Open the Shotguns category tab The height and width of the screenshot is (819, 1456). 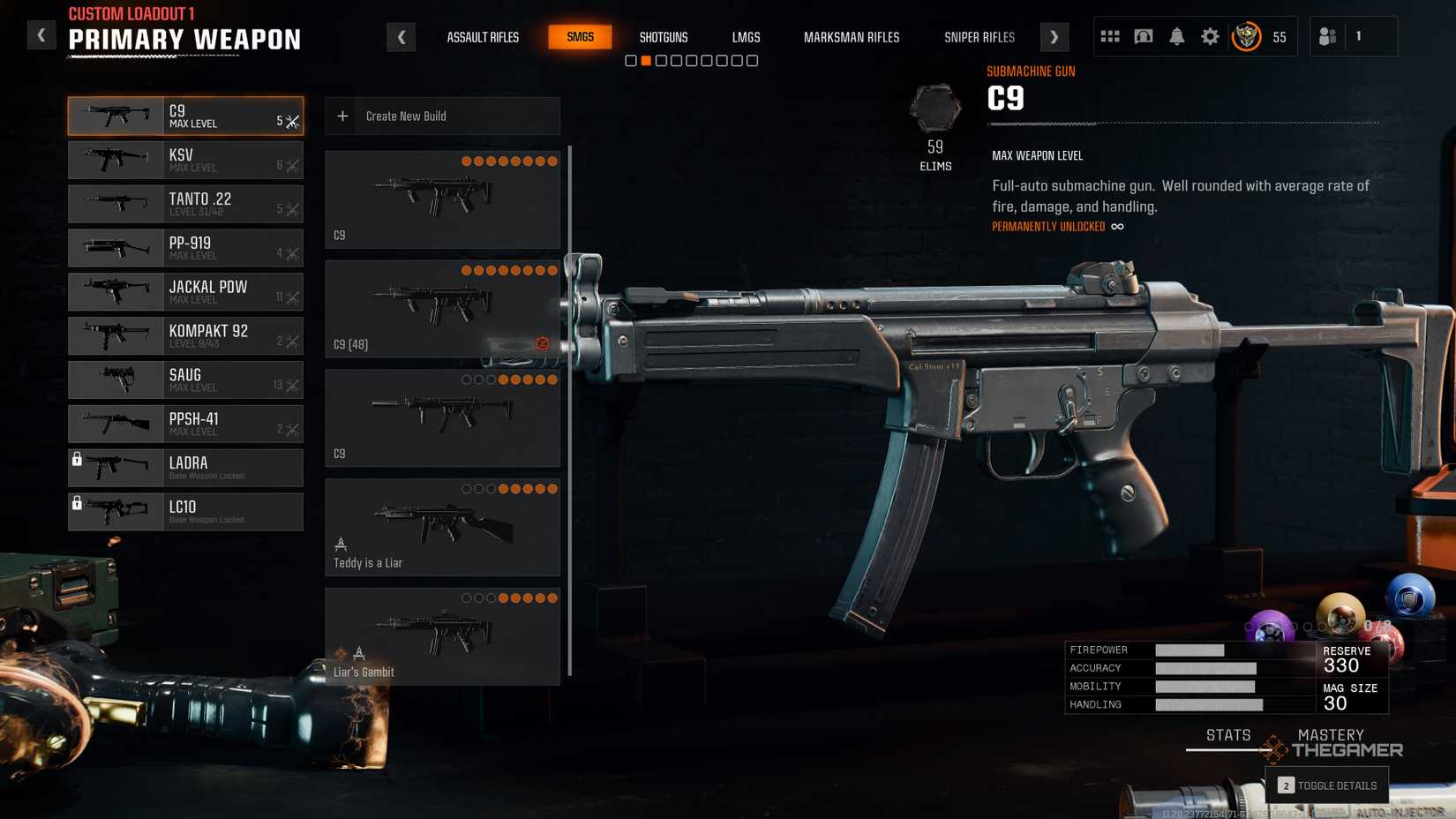663,37
